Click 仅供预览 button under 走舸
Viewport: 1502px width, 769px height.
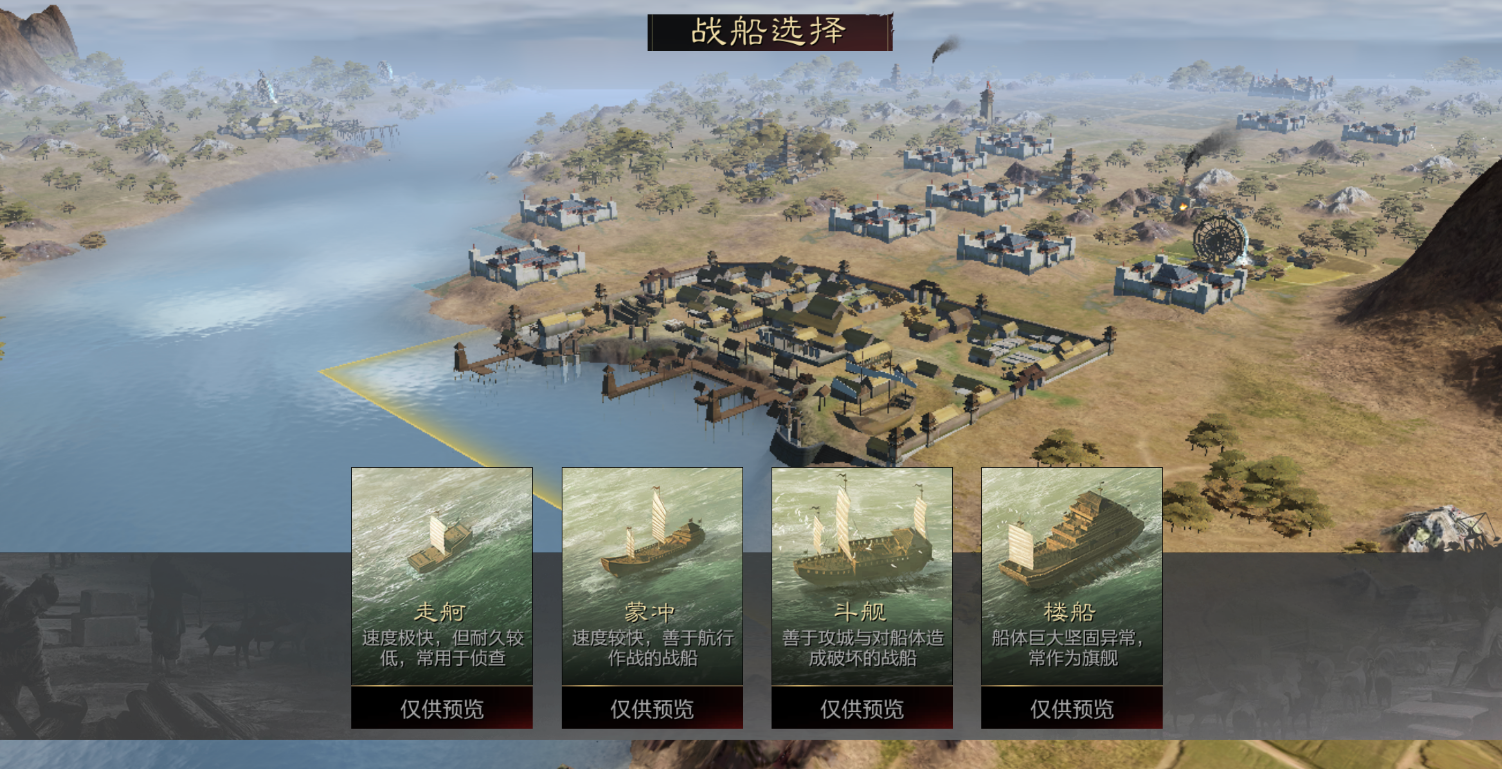[x=441, y=709]
